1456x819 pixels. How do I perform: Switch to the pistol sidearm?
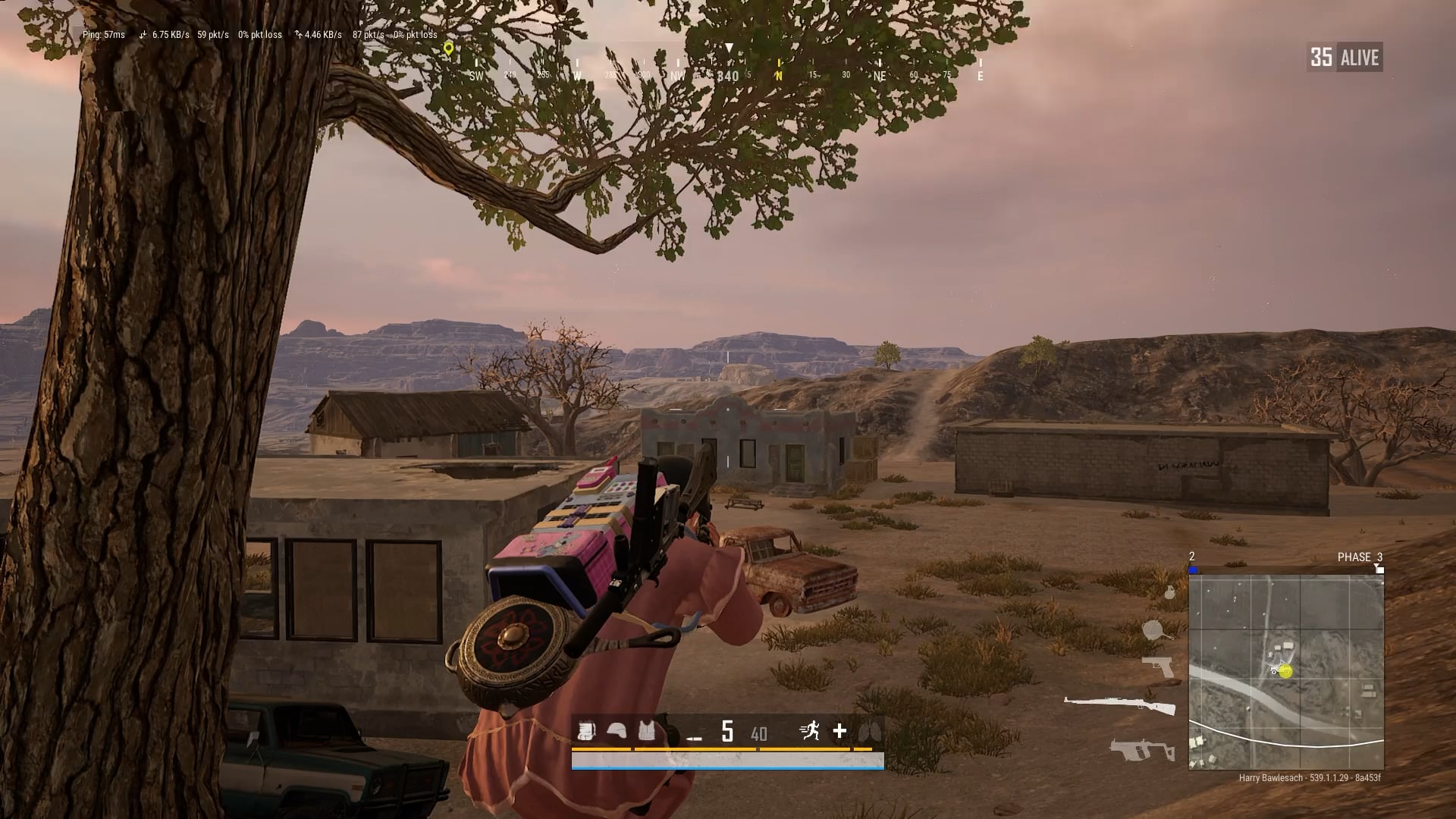pyautogui.click(x=1158, y=667)
